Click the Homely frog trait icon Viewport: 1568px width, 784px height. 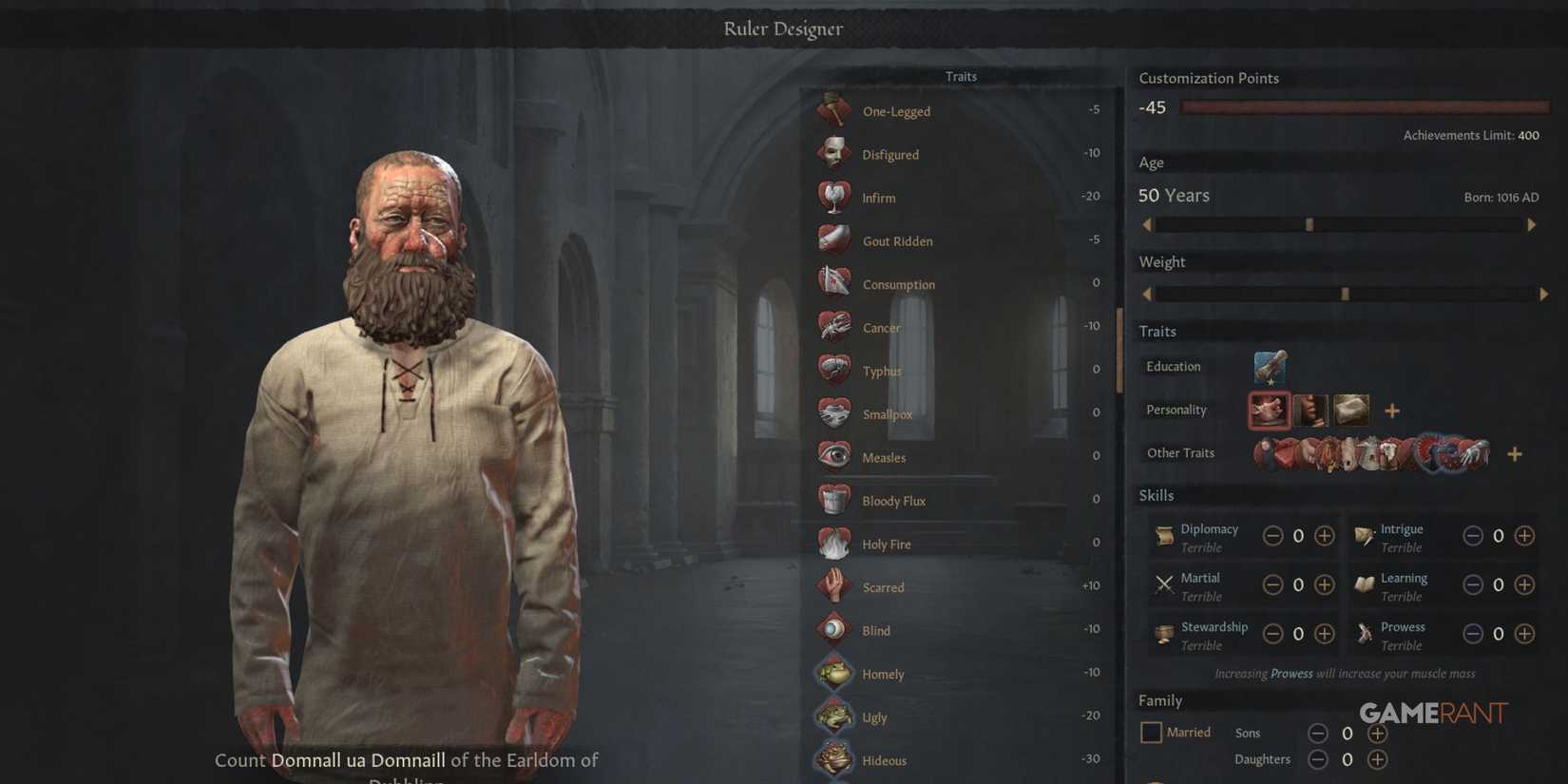[833, 672]
